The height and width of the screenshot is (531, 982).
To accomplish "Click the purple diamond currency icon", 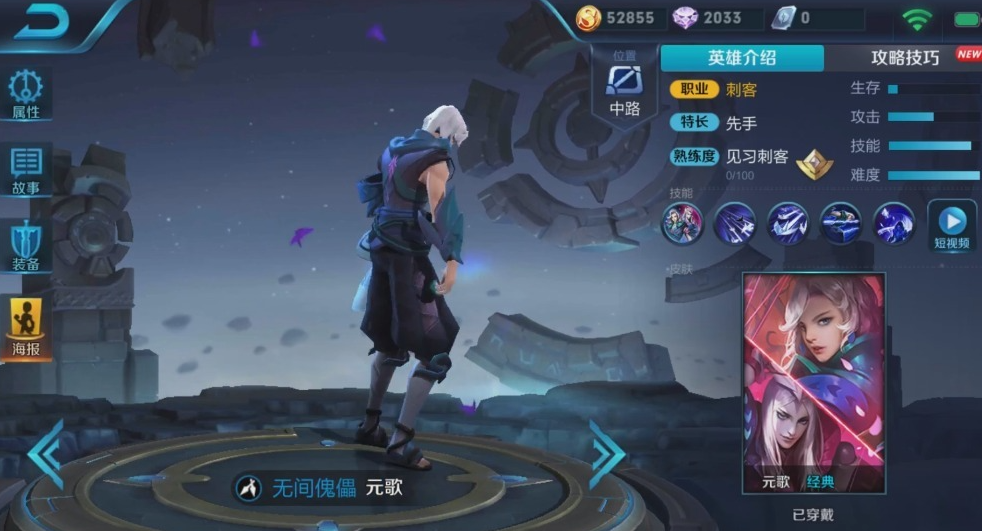I will (685, 18).
